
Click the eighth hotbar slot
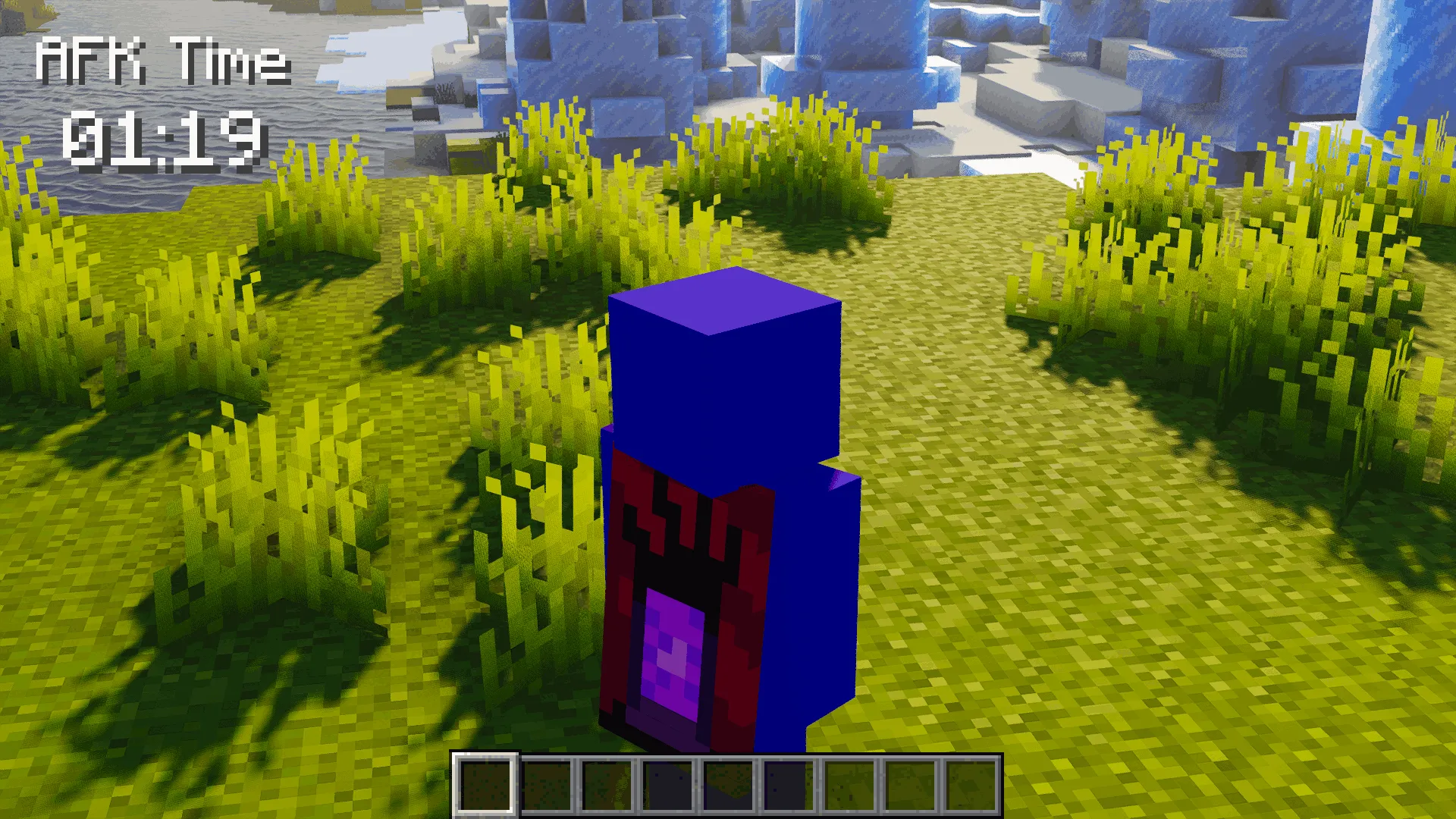pos(911,785)
